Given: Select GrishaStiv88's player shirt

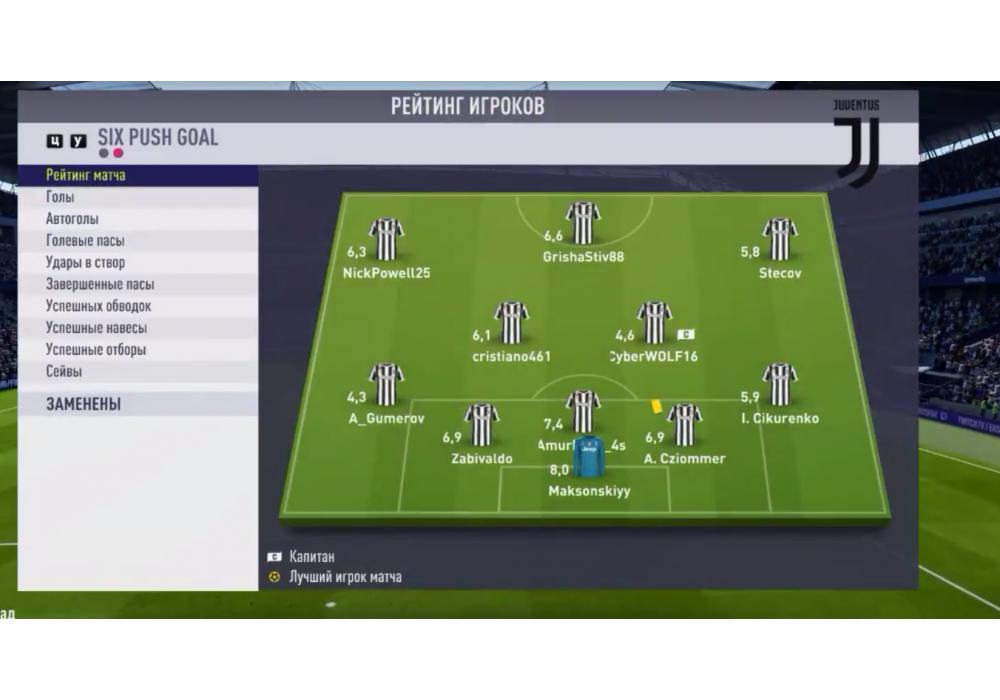Looking at the screenshot, I should pyautogui.click(x=583, y=223).
